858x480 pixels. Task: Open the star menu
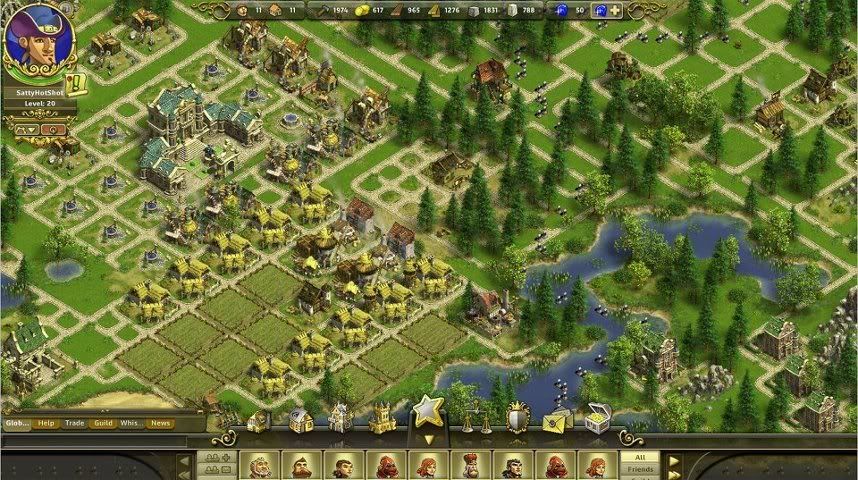tap(428, 411)
